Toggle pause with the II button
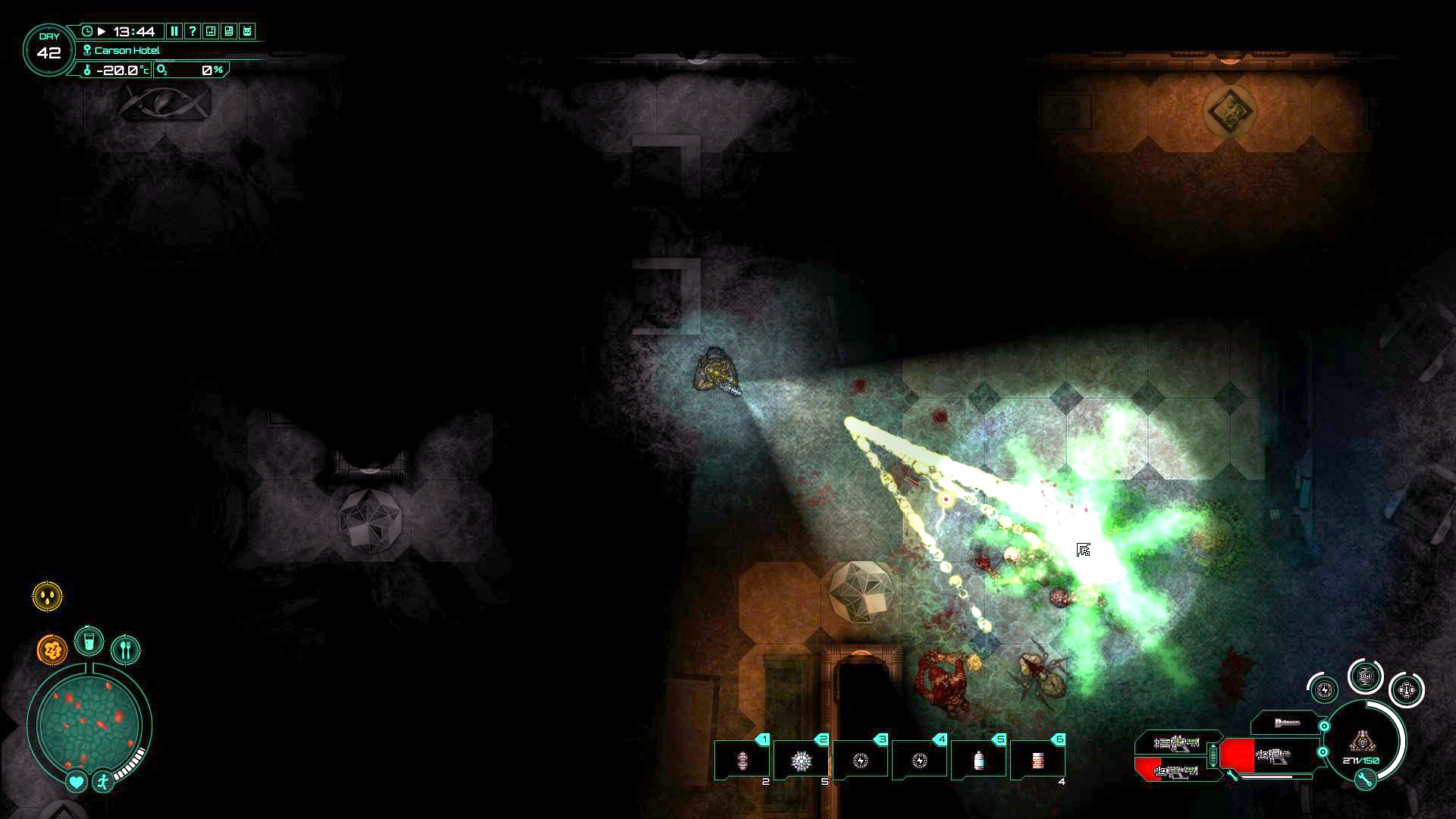 (174, 32)
